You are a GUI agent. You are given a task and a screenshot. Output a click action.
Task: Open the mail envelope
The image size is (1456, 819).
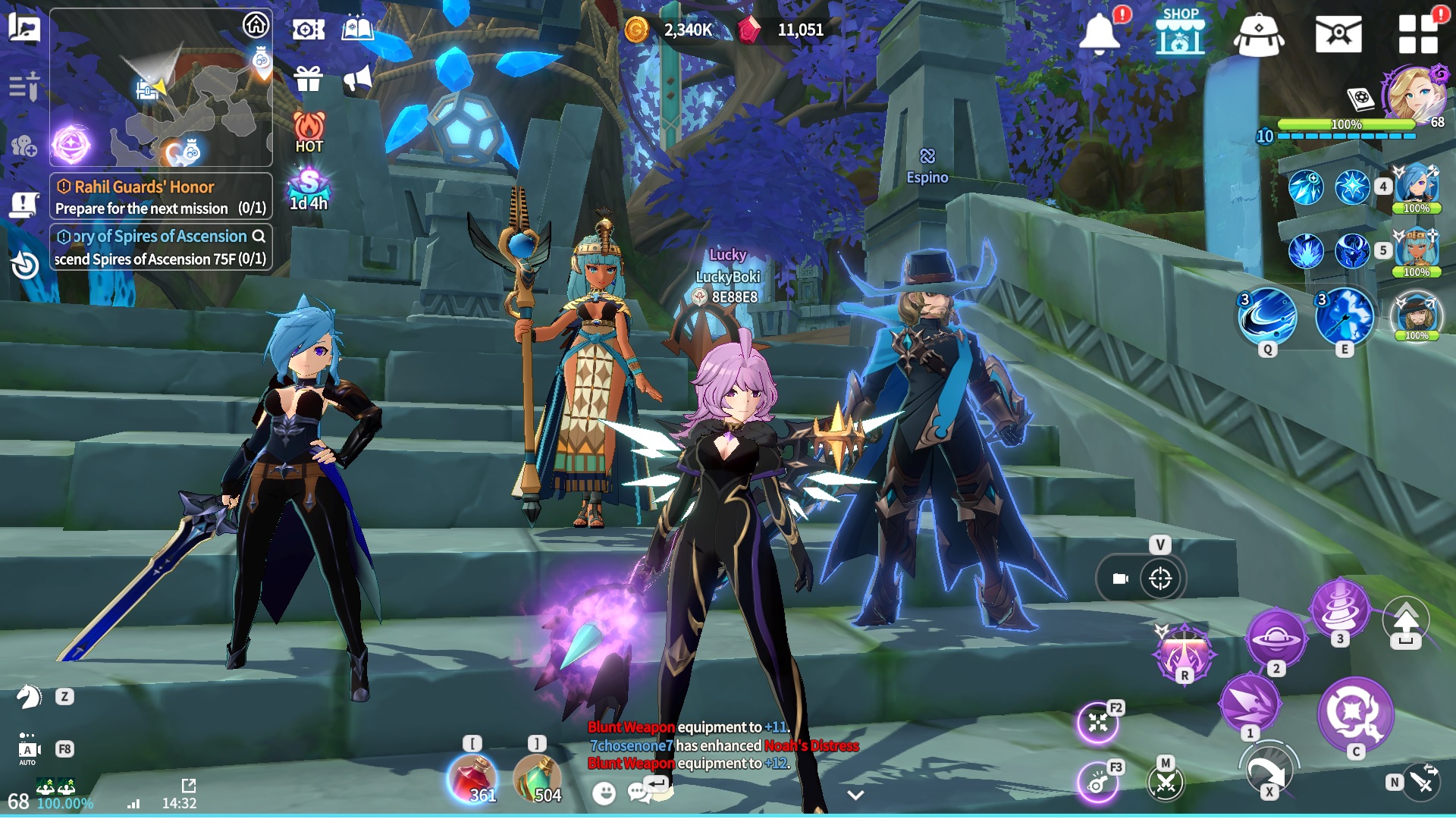coord(1338,35)
